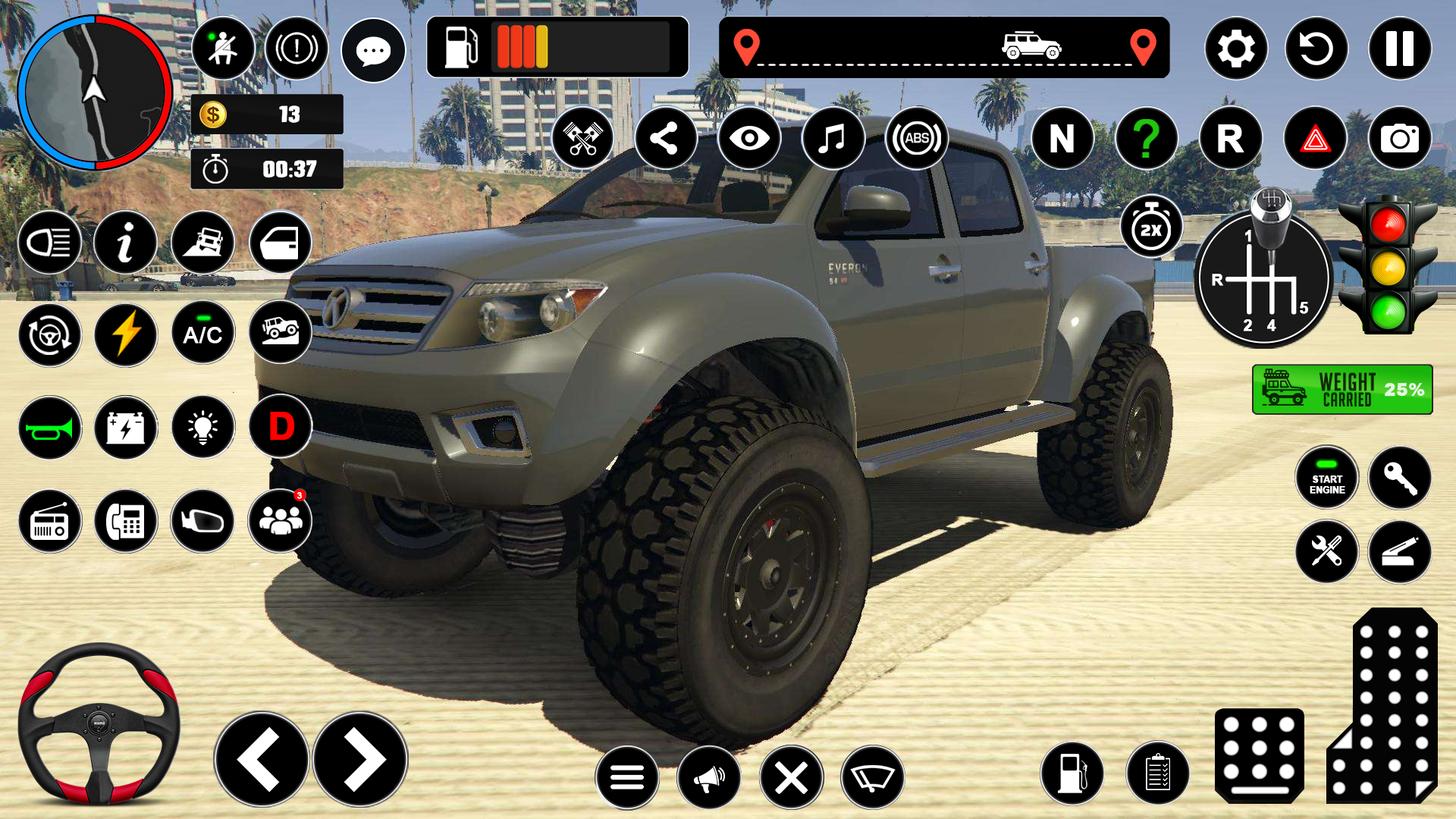Open the headlights control icon

[50, 243]
